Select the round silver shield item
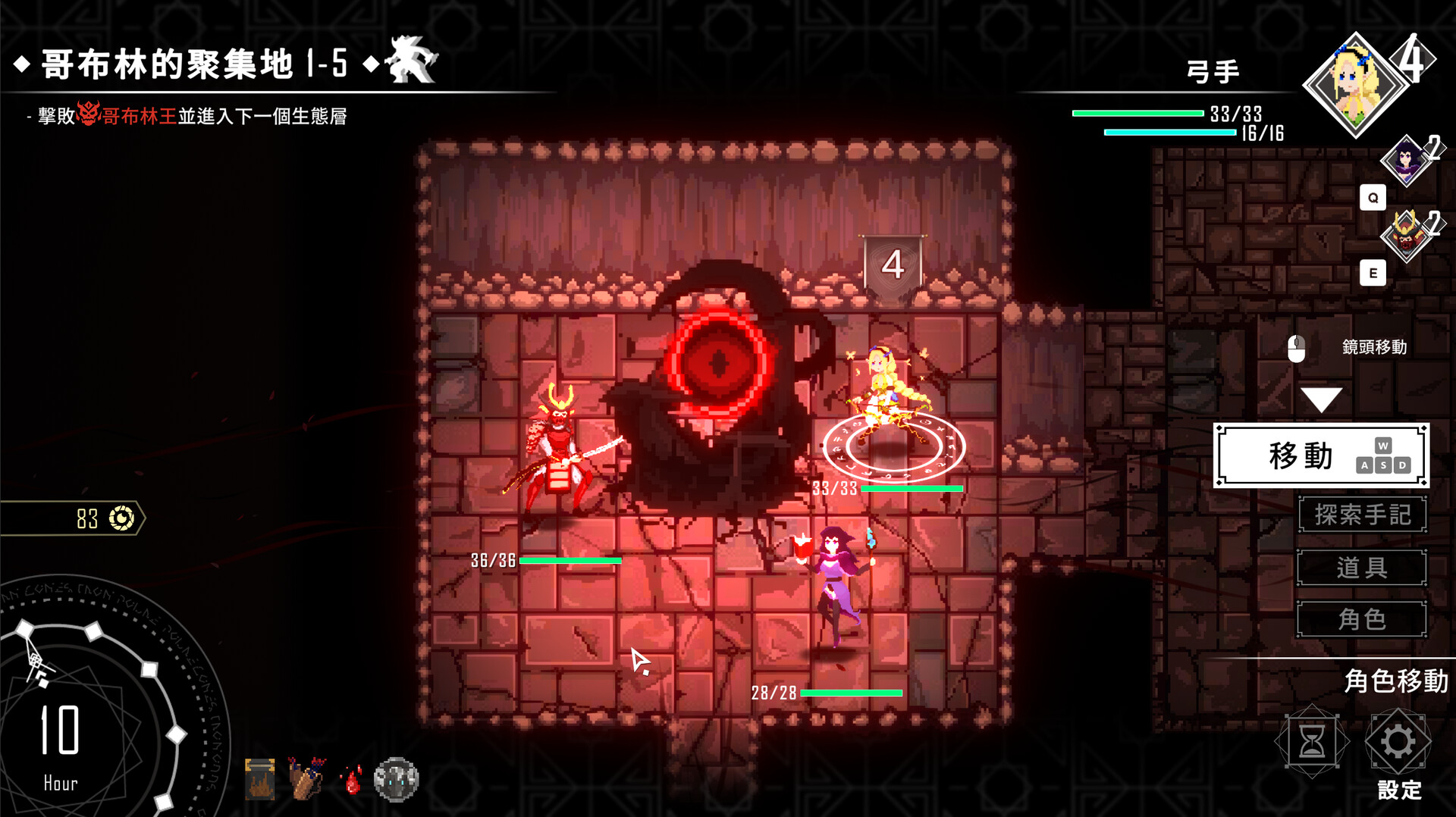Screen dimensions: 1456x817 tap(397, 779)
